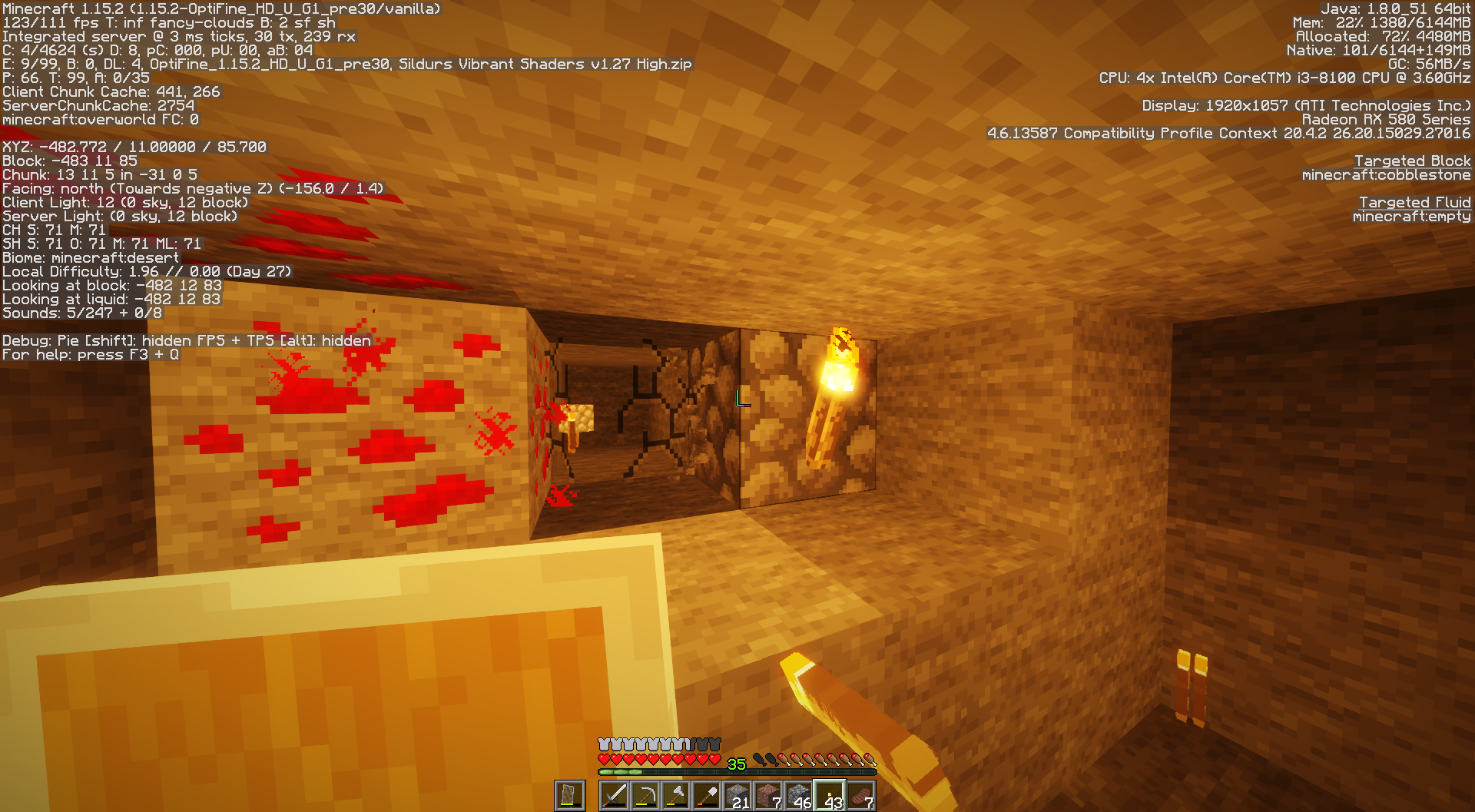Select the axe in the hotbar

point(677,796)
